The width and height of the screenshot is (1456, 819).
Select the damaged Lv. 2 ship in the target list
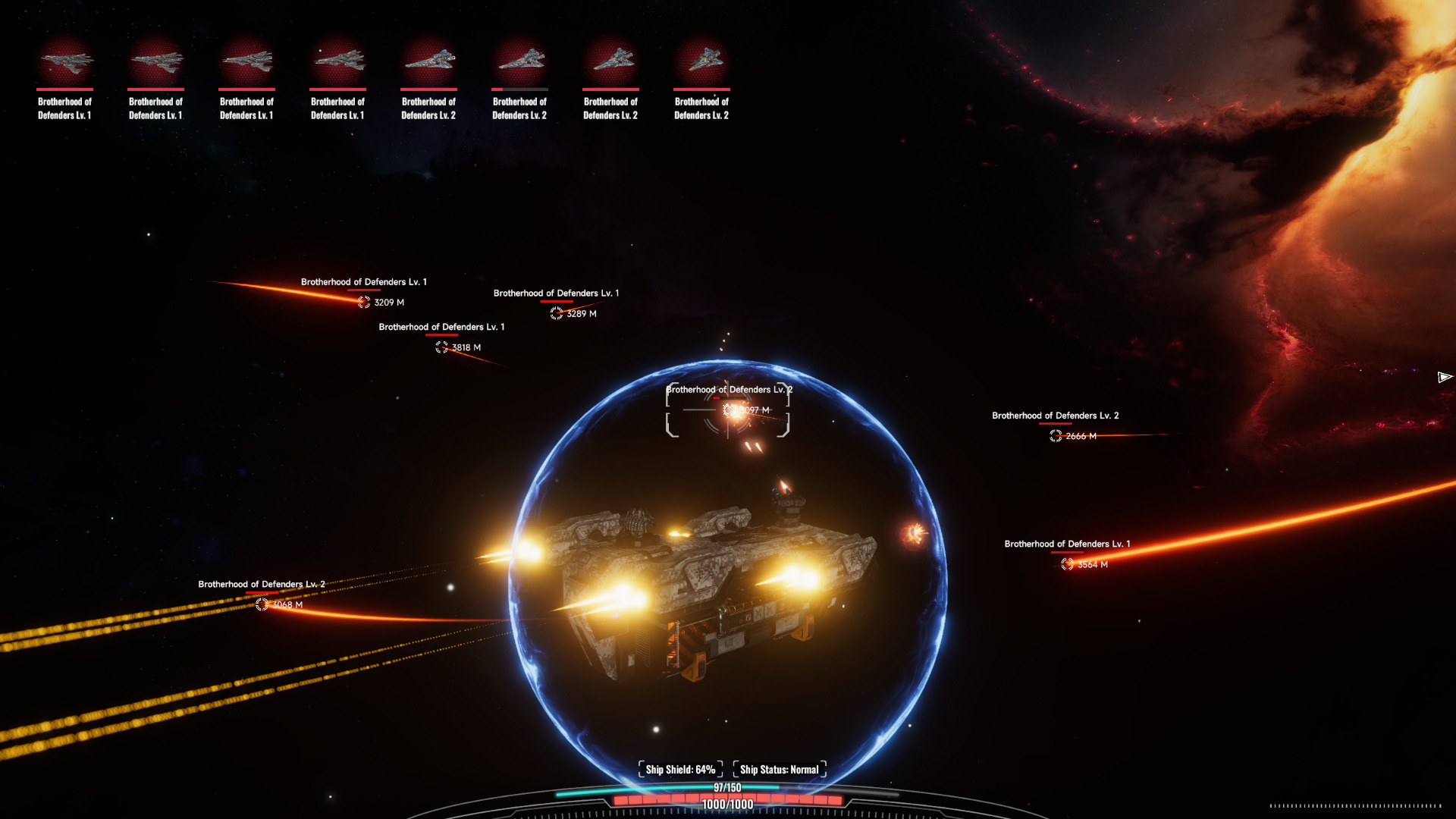tap(519, 62)
